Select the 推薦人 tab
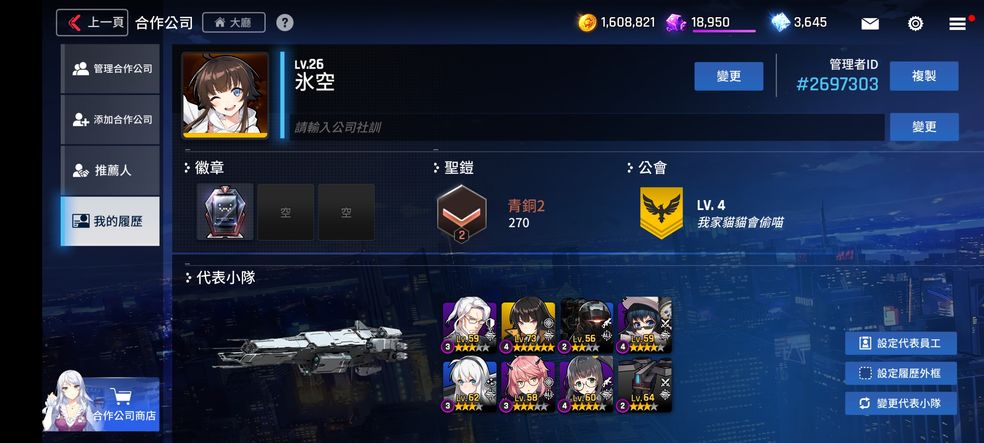Image resolution: width=984 pixels, height=443 pixels. pos(110,170)
